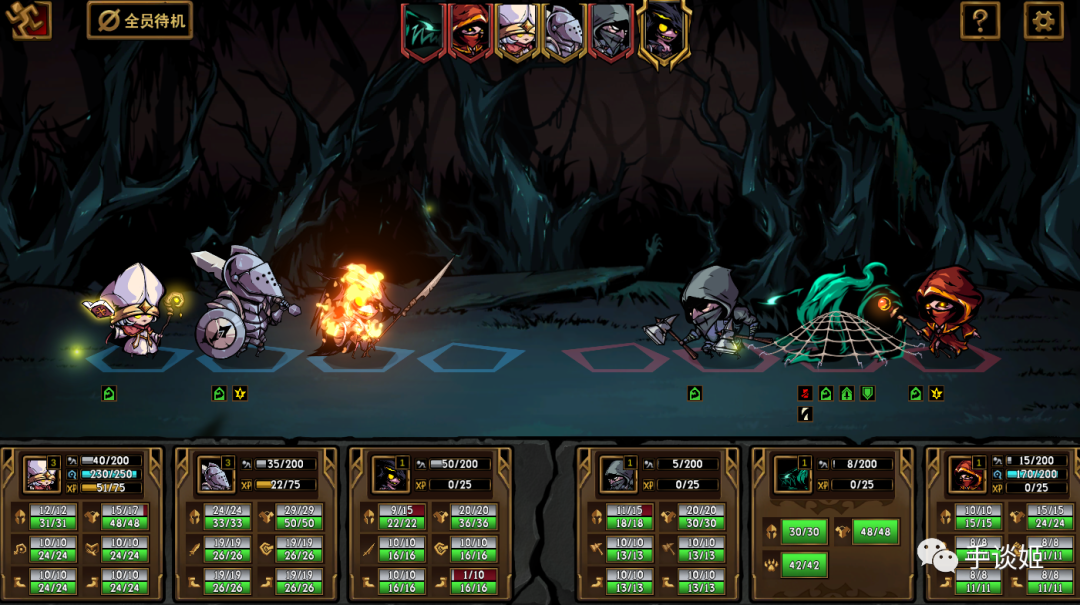
Task: Open the help question mark menu
Action: tap(980, 20)
